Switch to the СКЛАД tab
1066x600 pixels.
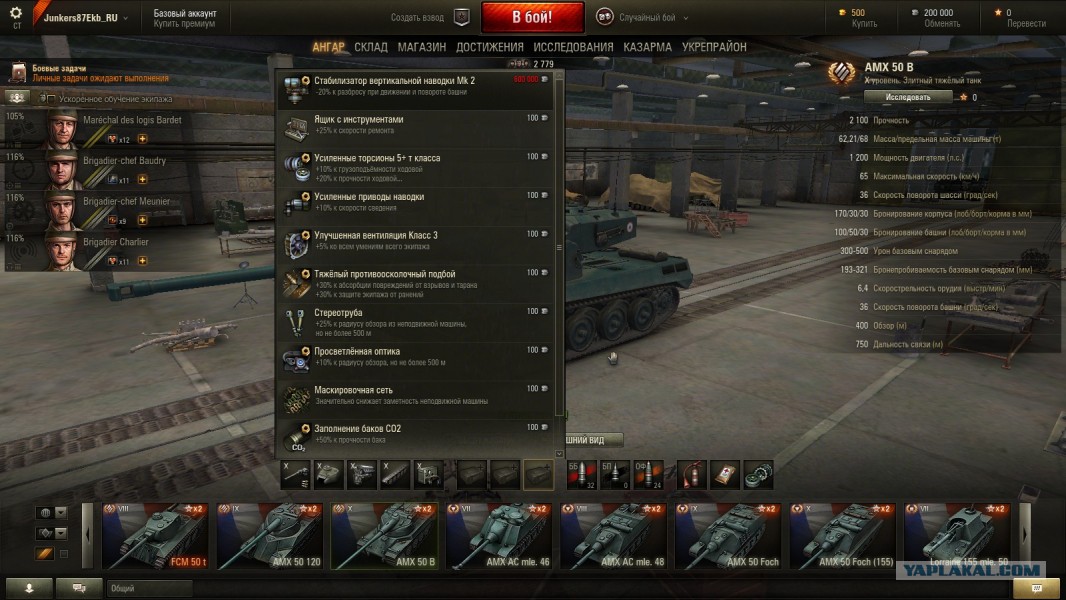371,47
